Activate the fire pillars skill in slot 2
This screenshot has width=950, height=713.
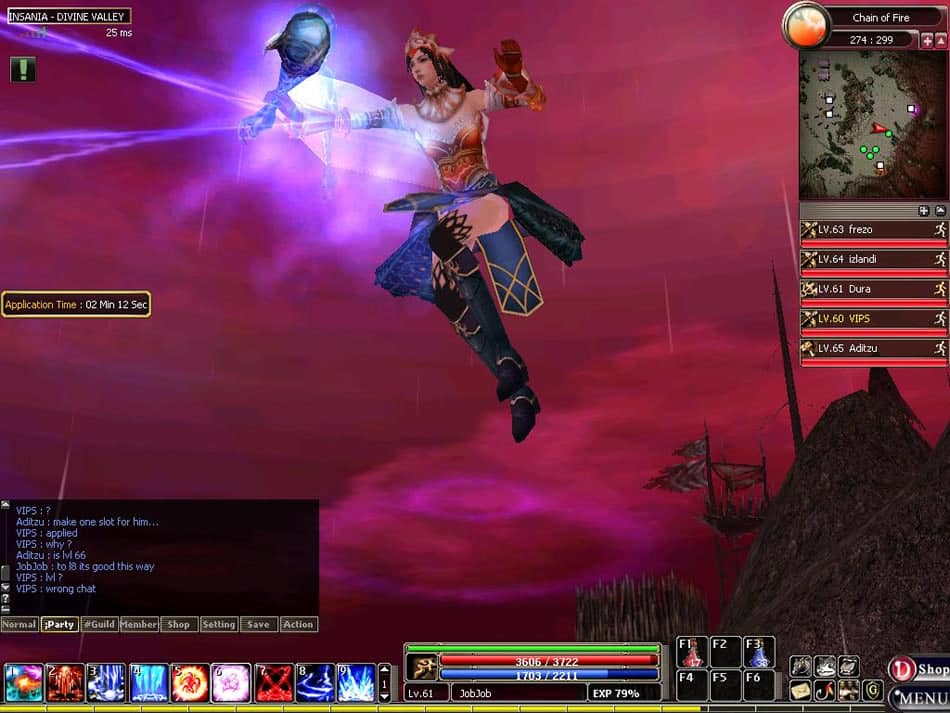point(65,682)
